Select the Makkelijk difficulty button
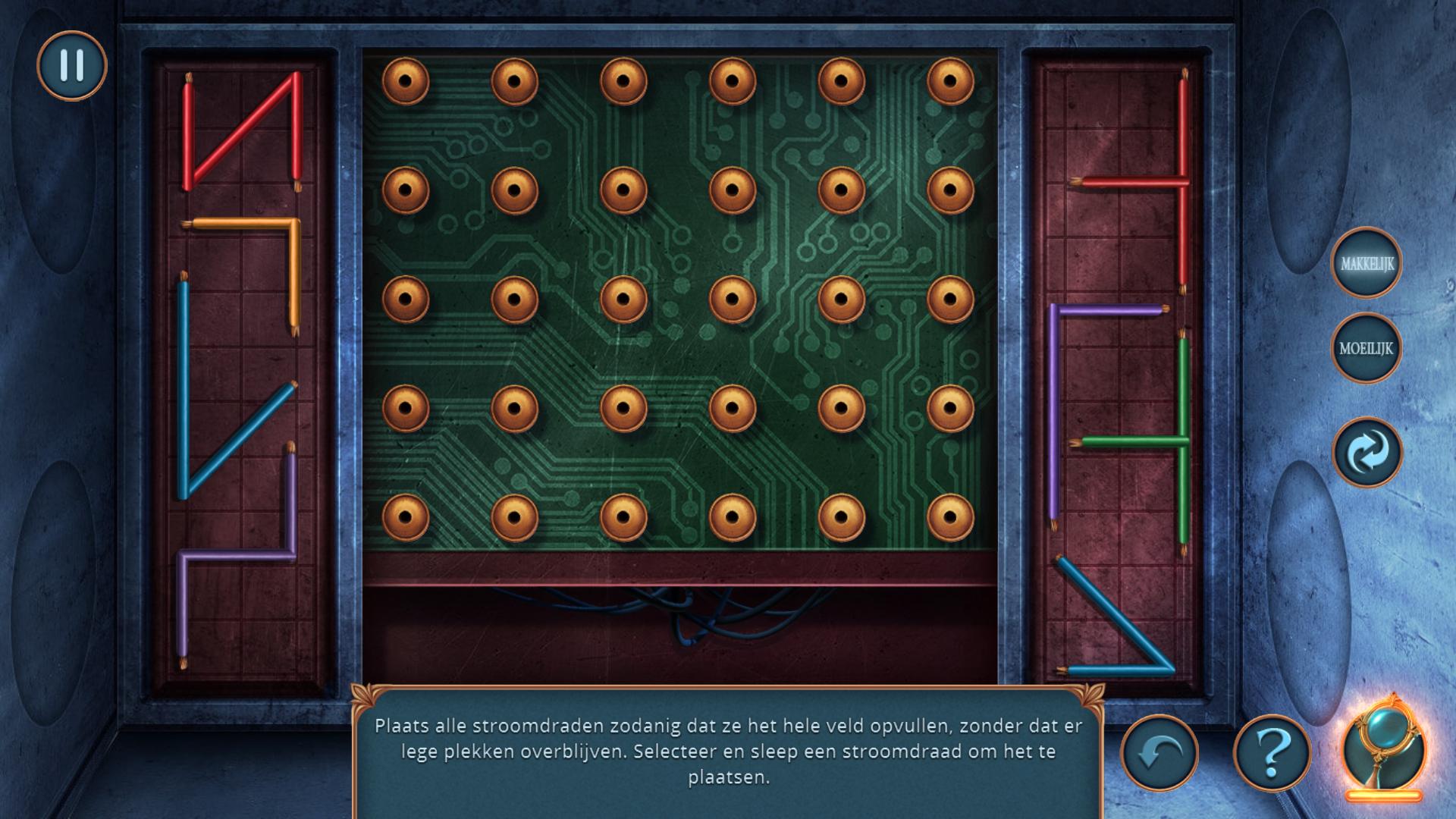The height and width of the screenshot is (819, 1456). [x=1367, y=263]
